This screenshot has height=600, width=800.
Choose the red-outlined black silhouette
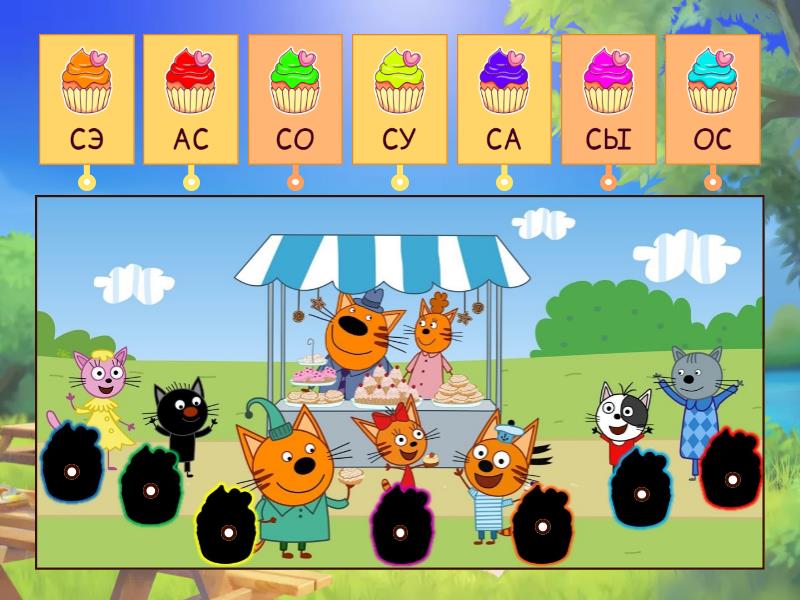click(731, 477)
